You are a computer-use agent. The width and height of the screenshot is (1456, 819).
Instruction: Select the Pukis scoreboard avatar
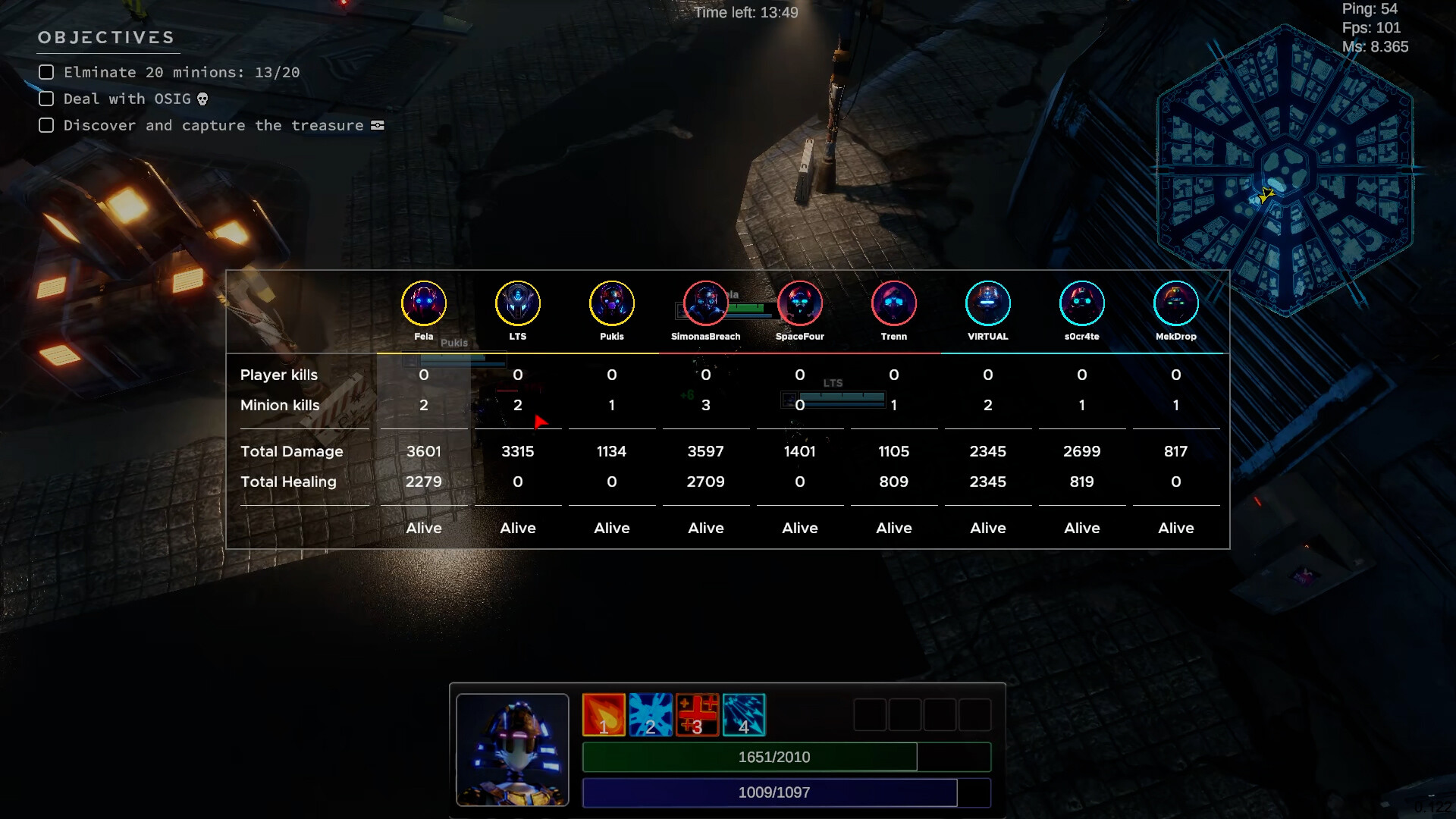point(612,303)
